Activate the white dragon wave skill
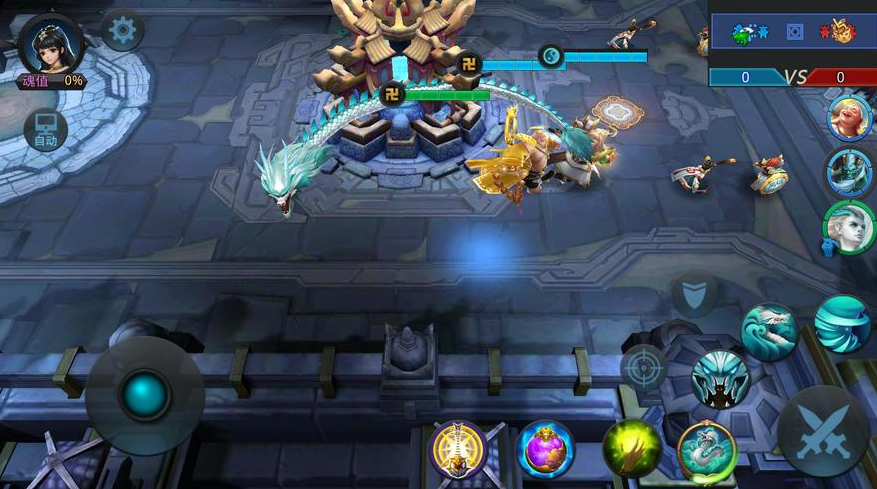Image resolution: width=877 pixels, height=489 pixels. point(768,332)
